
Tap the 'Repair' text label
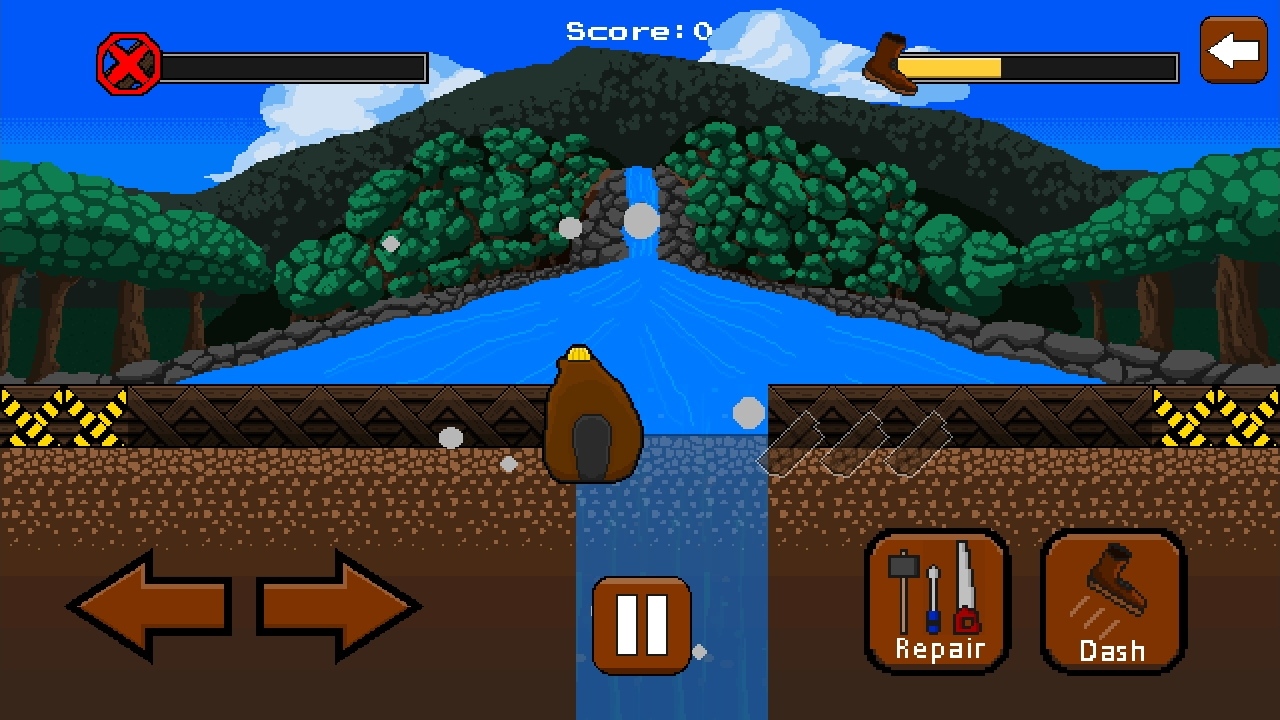click(940, 647)
